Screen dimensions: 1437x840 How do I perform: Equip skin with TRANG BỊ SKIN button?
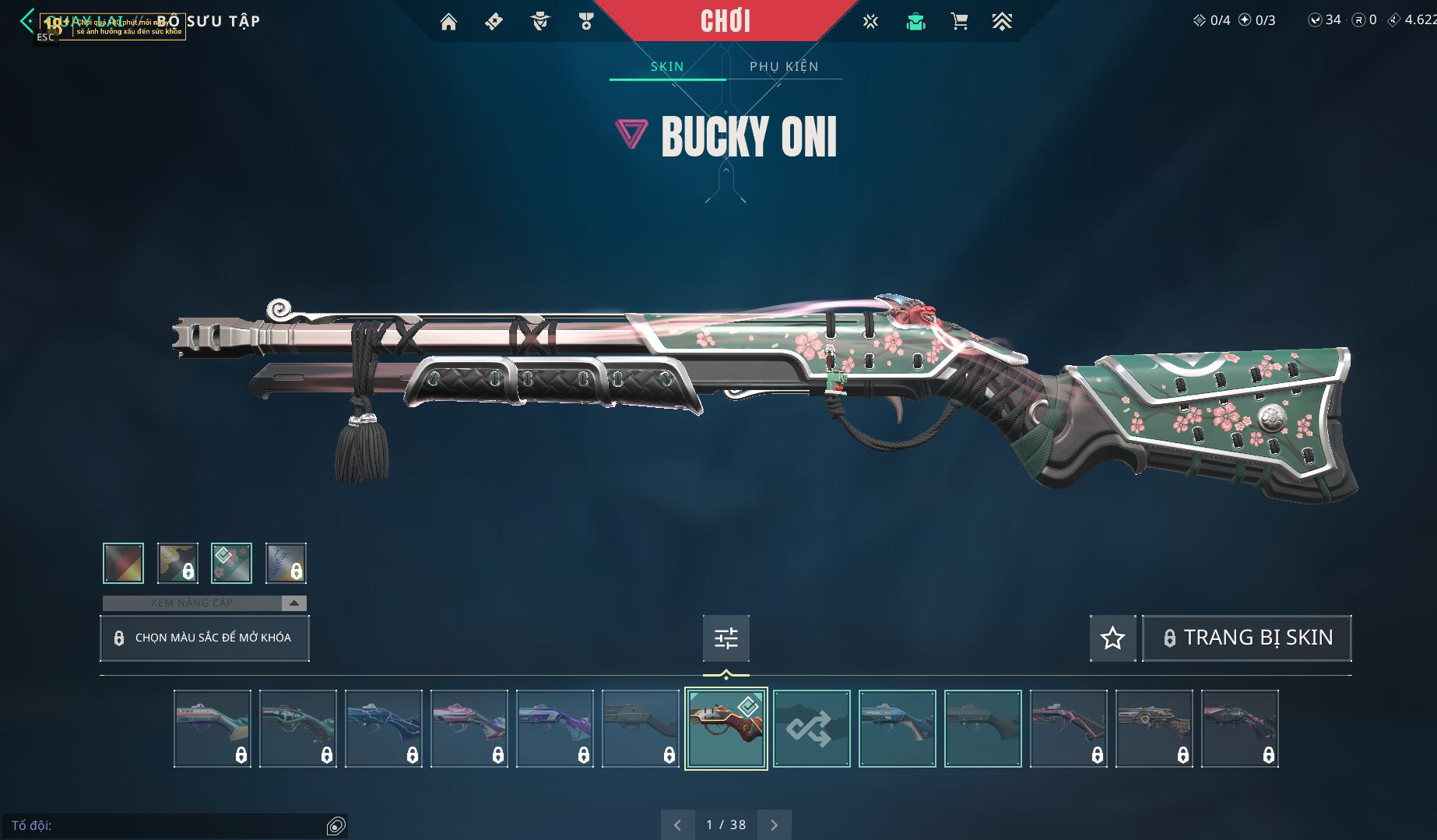1246,638
